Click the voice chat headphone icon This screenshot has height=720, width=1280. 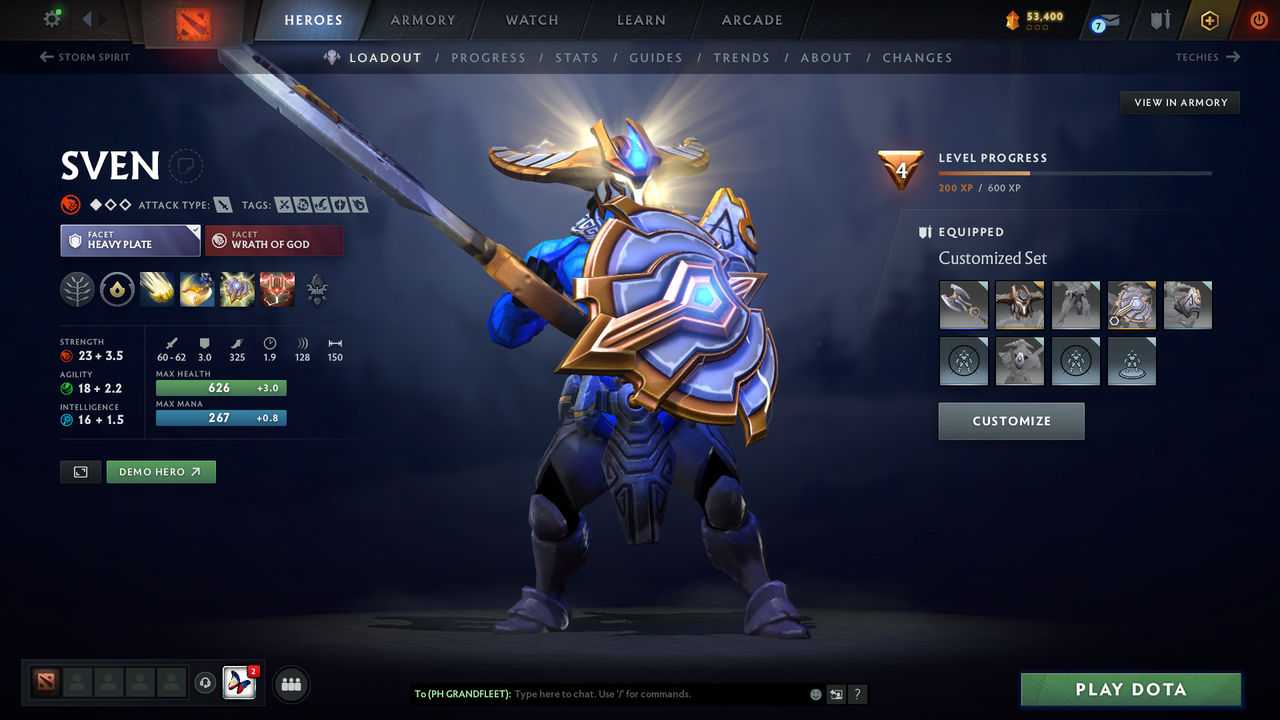[207, 683]
